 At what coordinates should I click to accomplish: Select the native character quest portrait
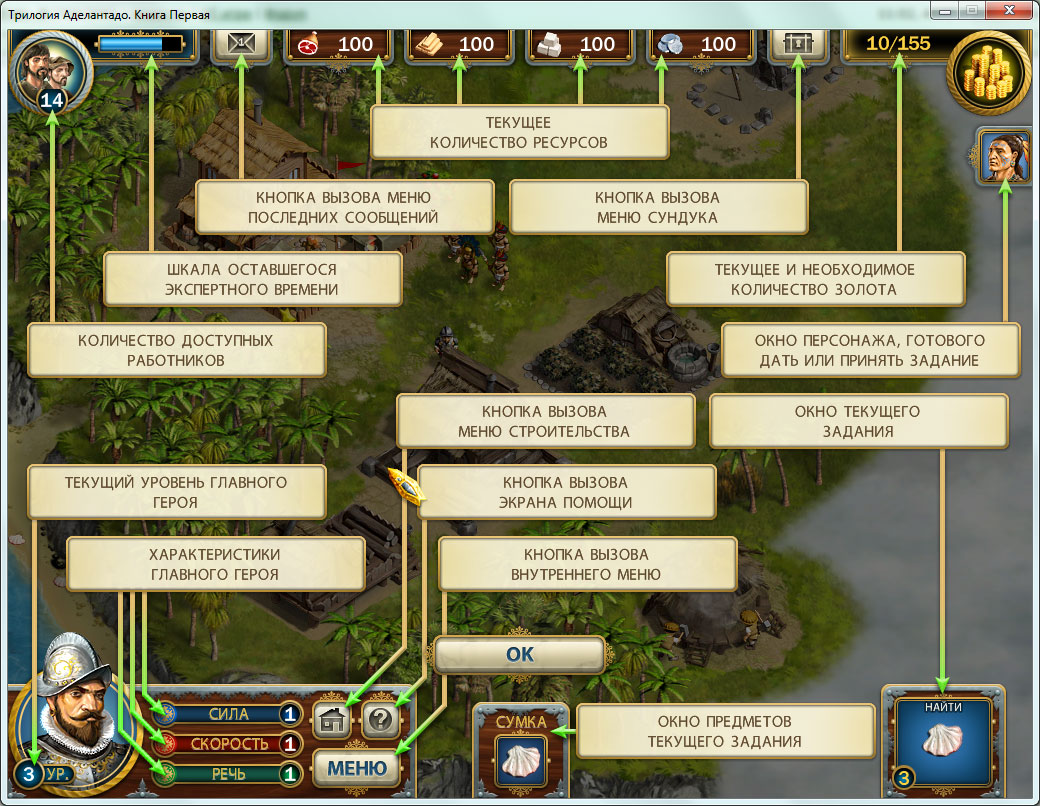pos(1004,156)
